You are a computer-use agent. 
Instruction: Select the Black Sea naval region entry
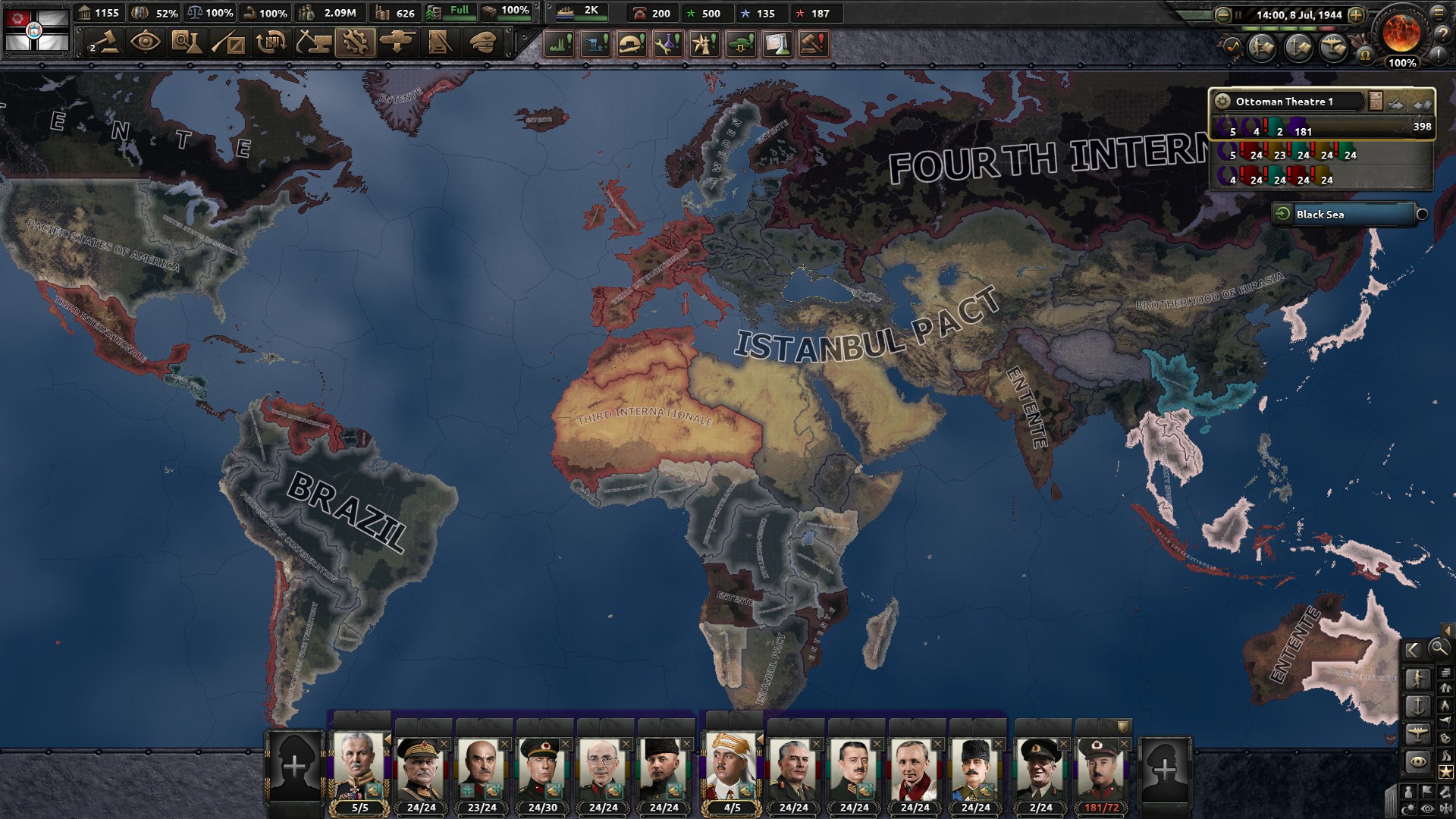[x=1344, y=215]
